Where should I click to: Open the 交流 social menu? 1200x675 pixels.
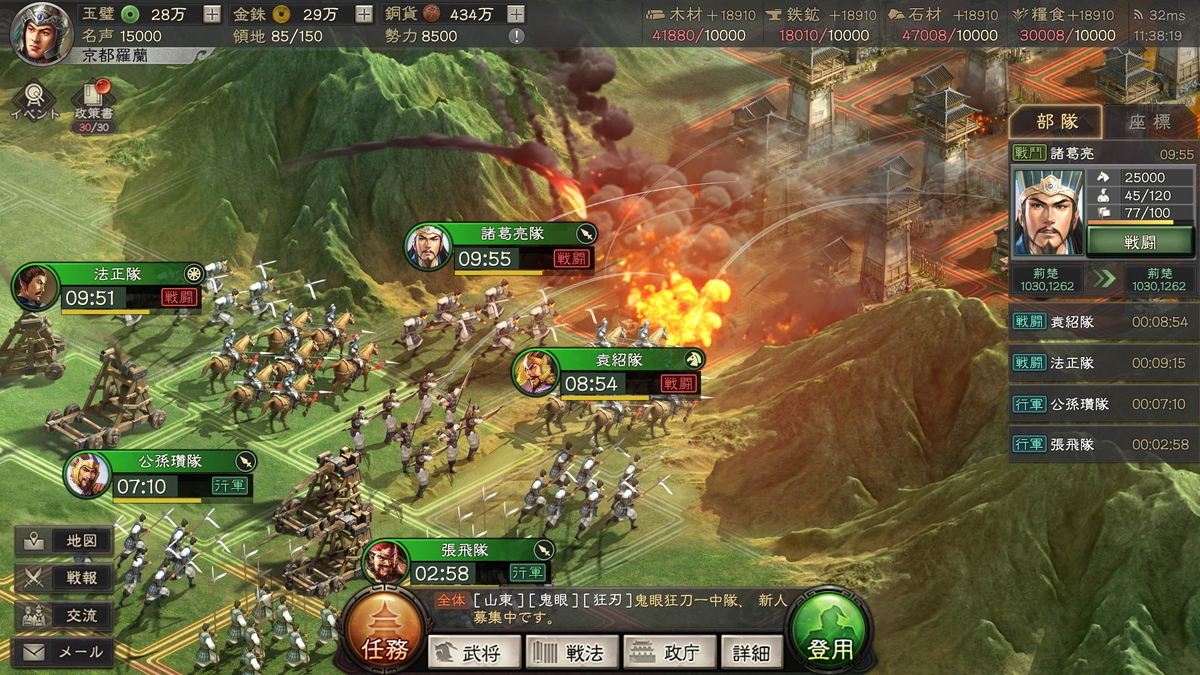point(65,615)
